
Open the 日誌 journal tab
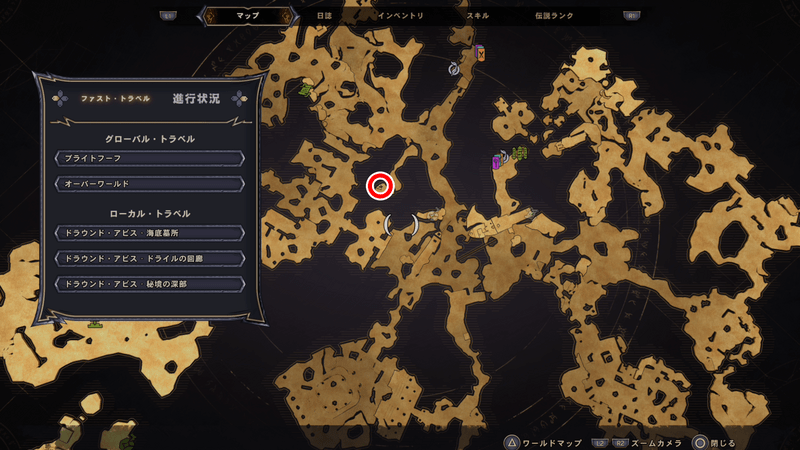(323, 16)
